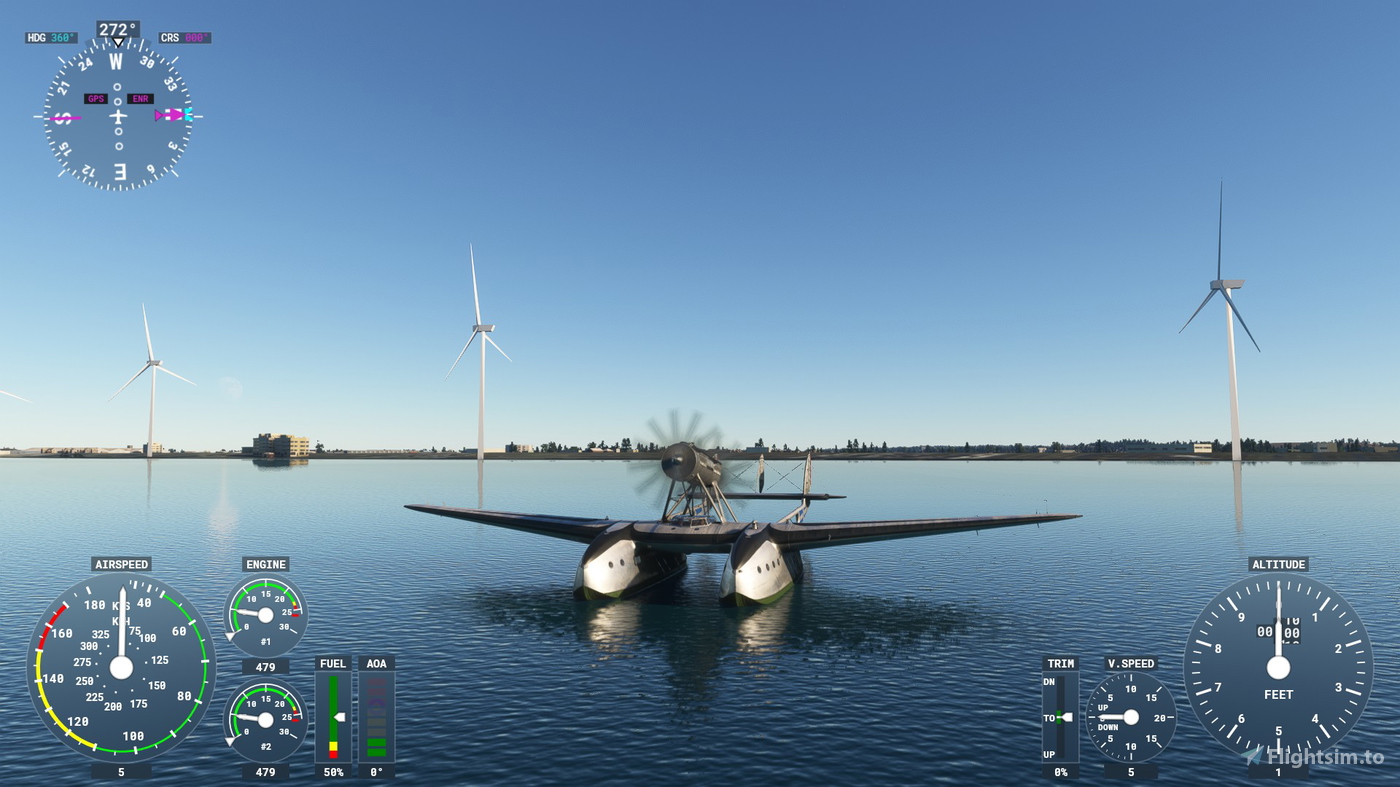
Task: Click the FUEL 50% value readout
Action: (x=332, y=771)
